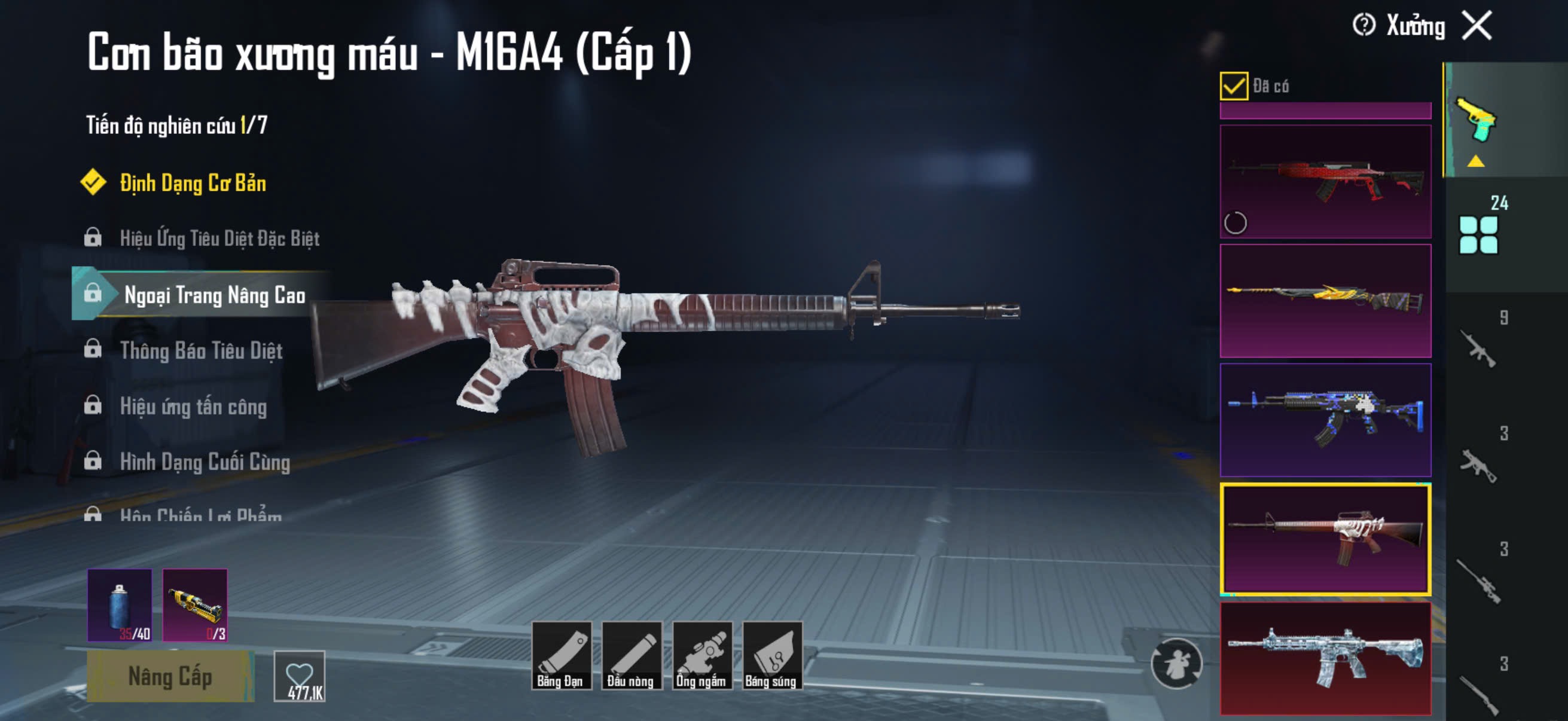Pick the icy white M416 skin thumbnail

pyautogui.click(x=1325, y=658)
